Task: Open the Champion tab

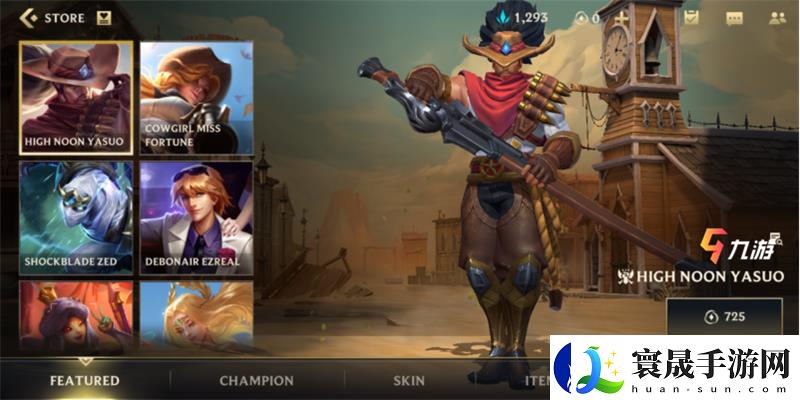Action: point(257,380)
